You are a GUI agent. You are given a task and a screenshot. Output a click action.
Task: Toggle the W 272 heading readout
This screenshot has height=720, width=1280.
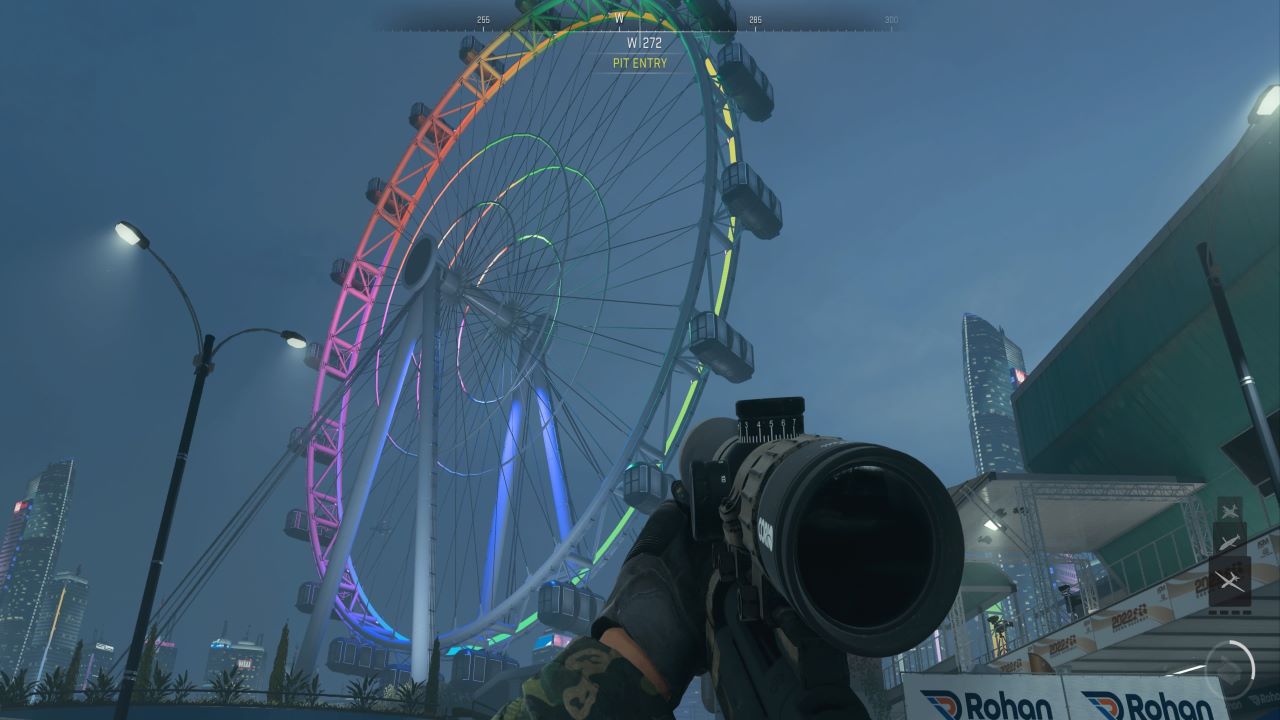pyautogui.click(x=640, y=44)
